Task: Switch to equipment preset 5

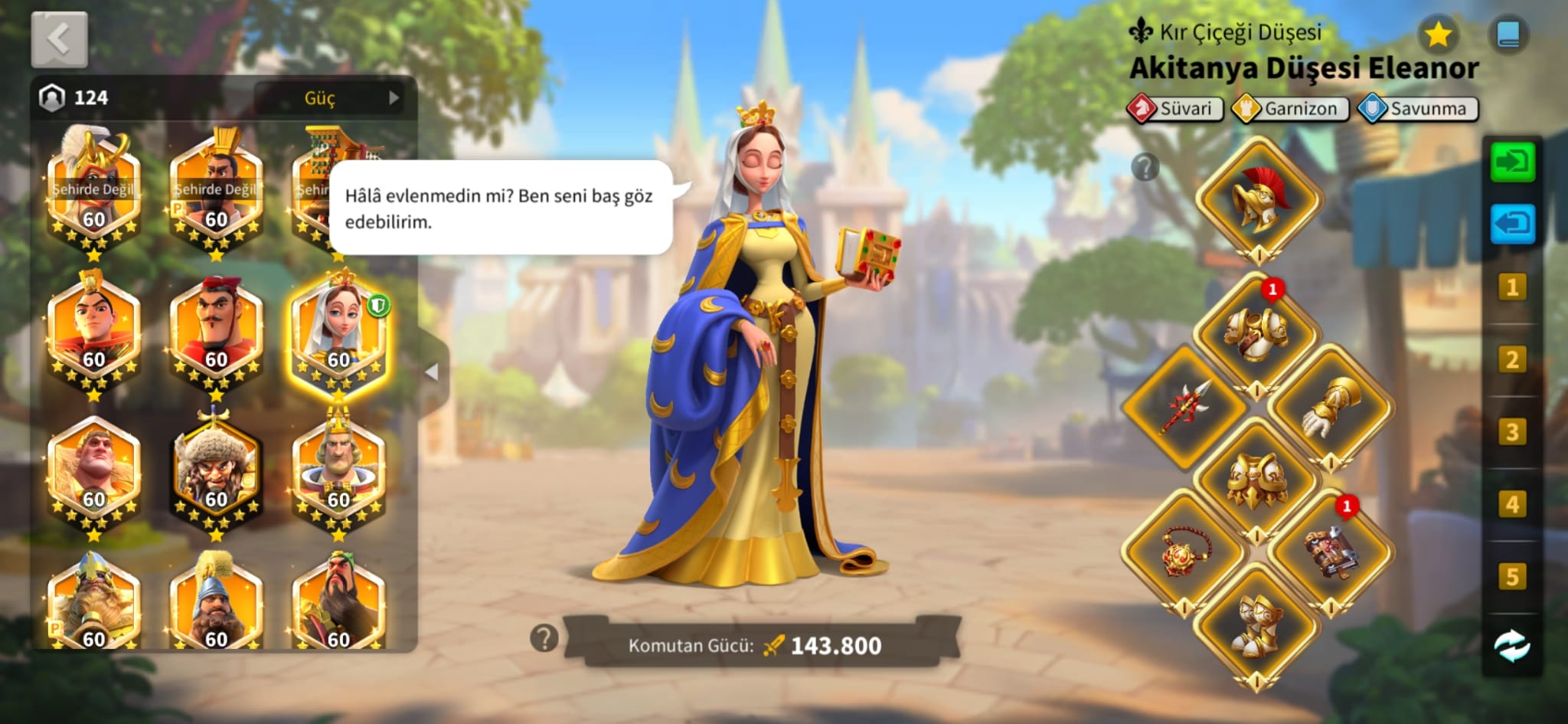Action: coord(1512,576)
